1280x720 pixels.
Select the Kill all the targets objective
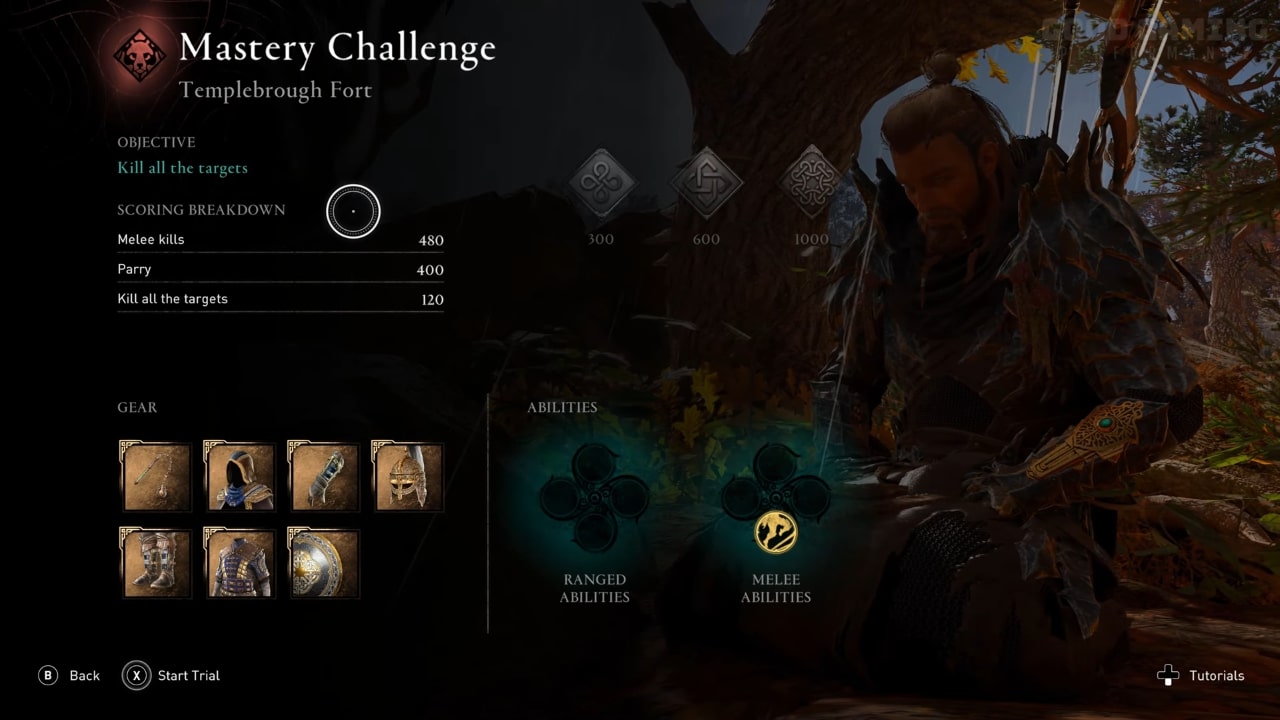[183, 167]
